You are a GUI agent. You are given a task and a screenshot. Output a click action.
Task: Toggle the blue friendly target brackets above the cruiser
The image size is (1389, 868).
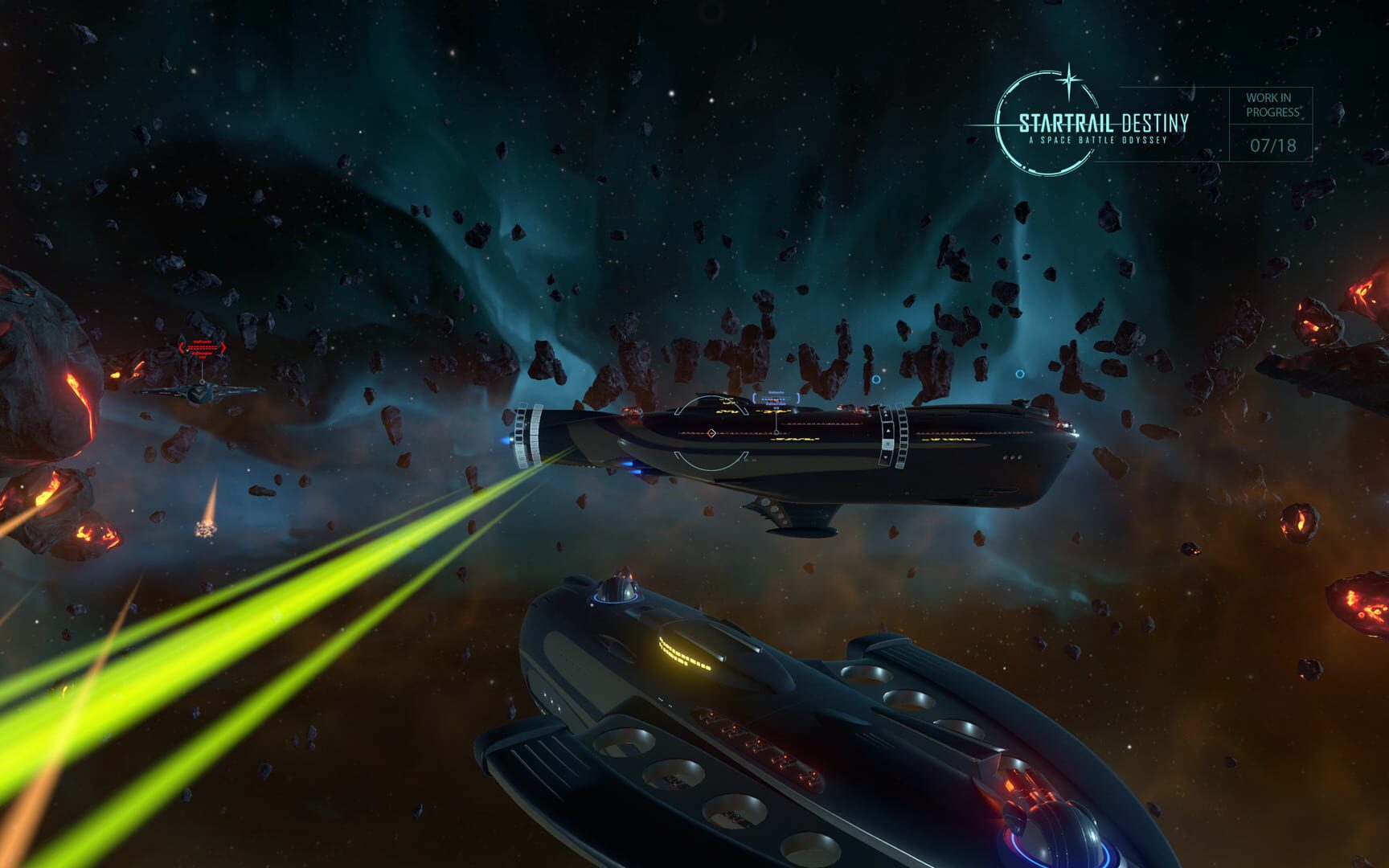[x=776, y=398]
